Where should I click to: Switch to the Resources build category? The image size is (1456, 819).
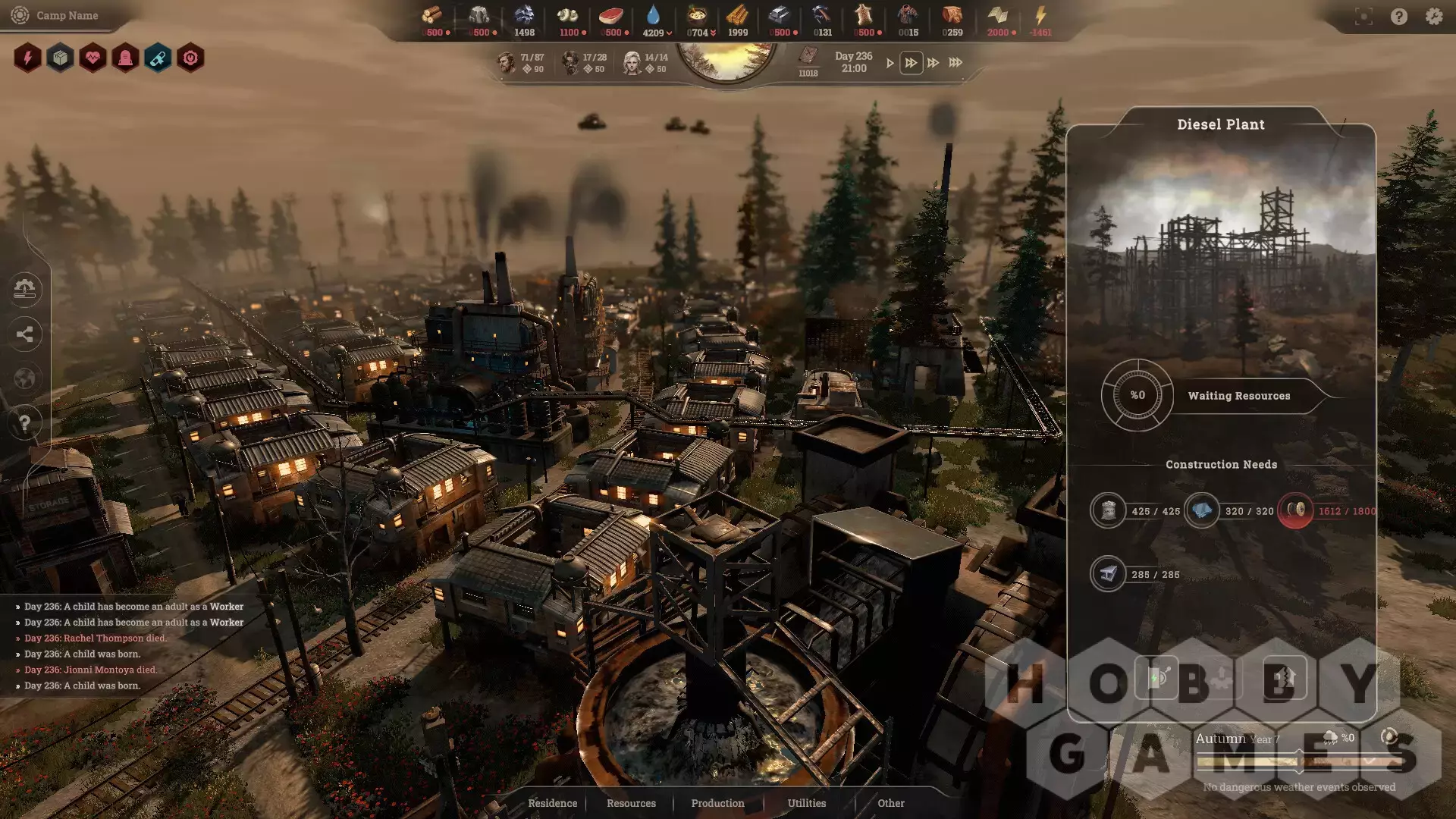pyautogui.click(x=631, y=803)
